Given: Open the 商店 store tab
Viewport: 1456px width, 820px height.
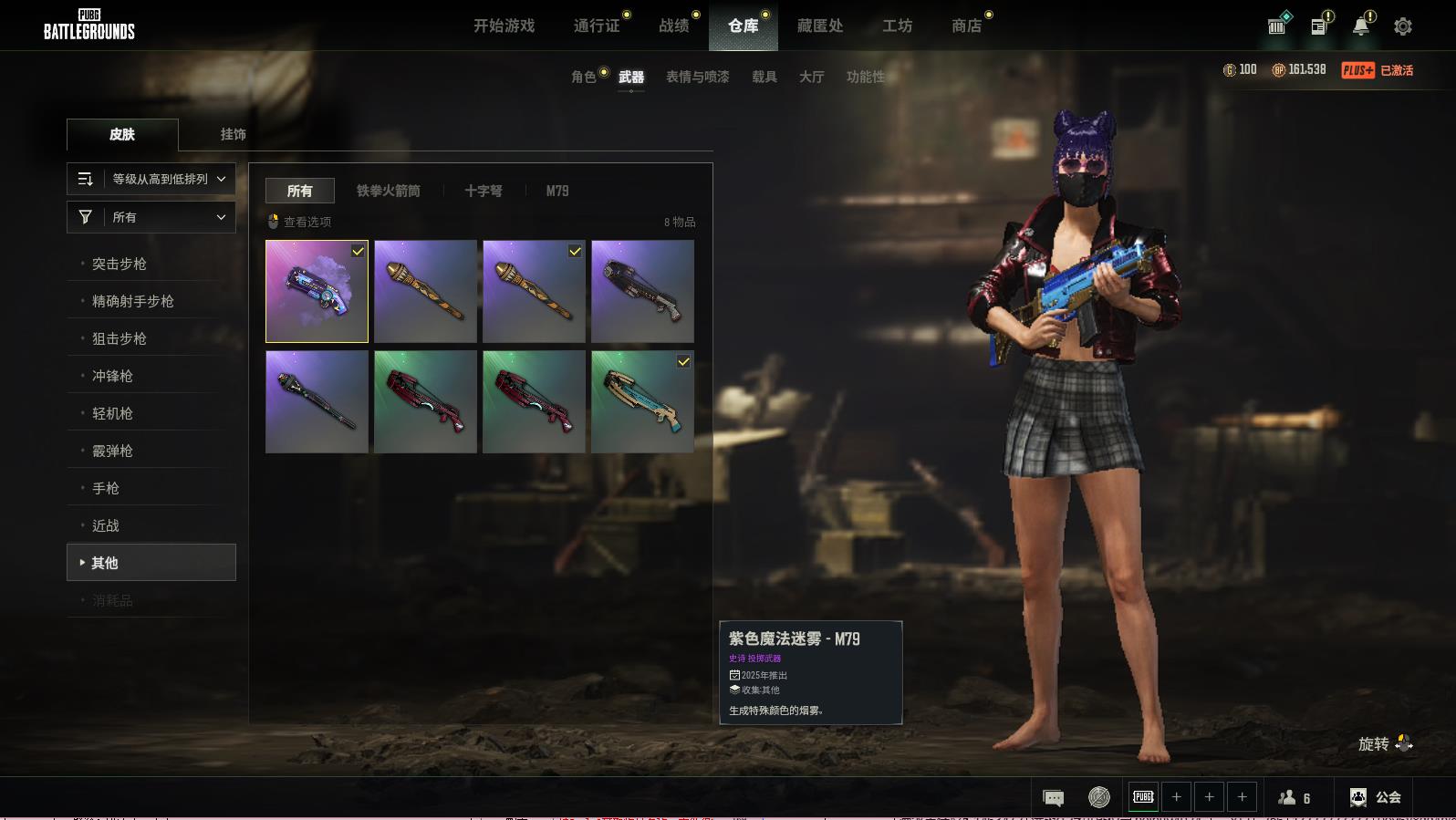Looking at the screenshot, I should tap(966, 26).
